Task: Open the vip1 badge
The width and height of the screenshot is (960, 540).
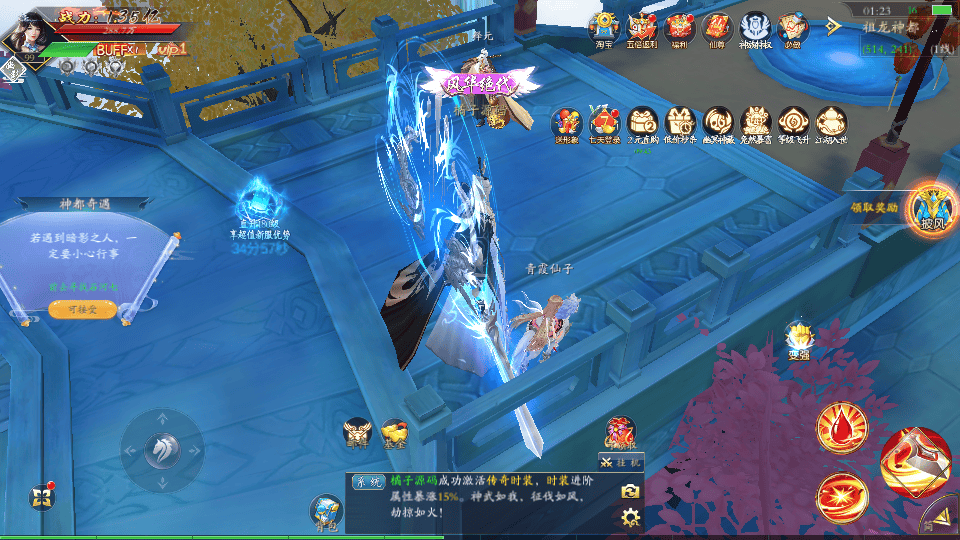Action: click(172, 48)
